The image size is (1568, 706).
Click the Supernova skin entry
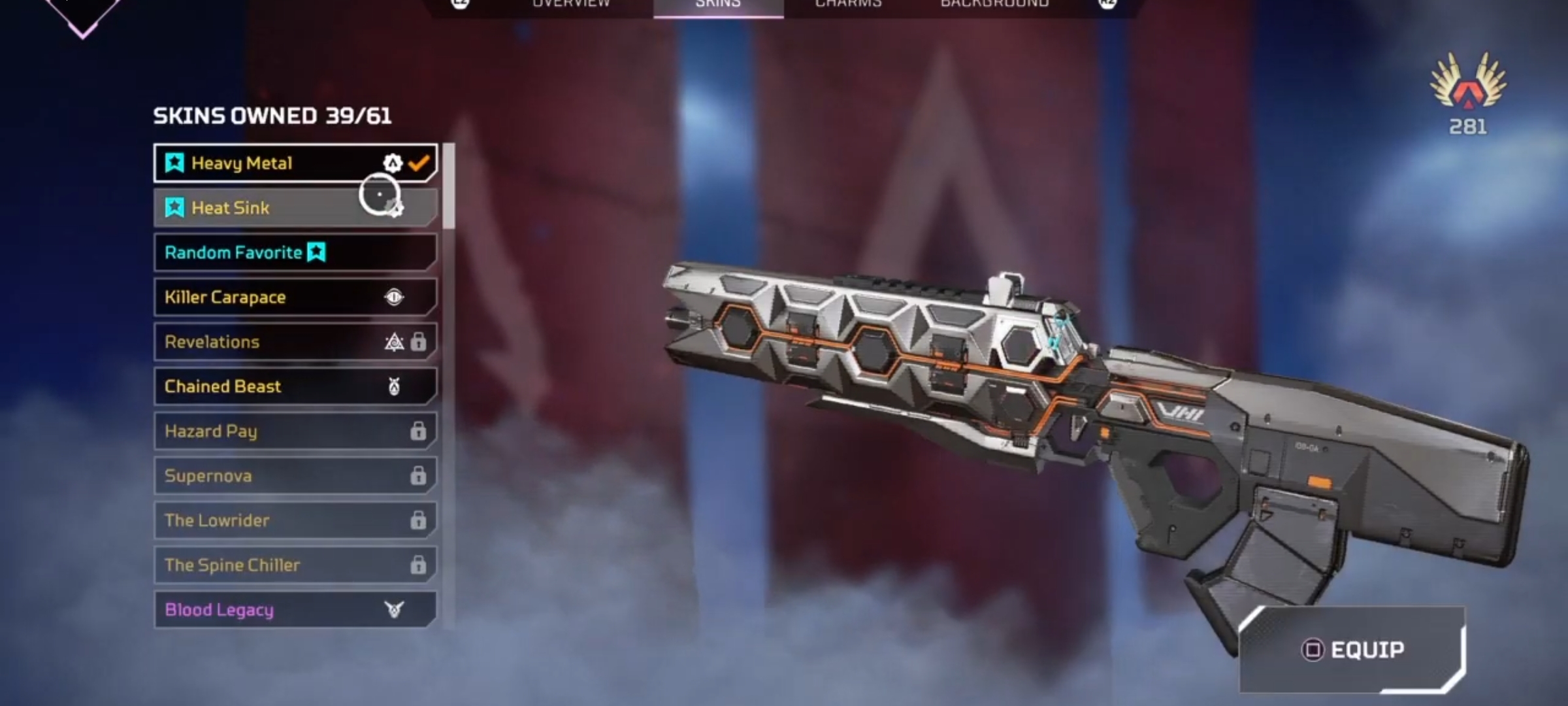click(294, 476)
